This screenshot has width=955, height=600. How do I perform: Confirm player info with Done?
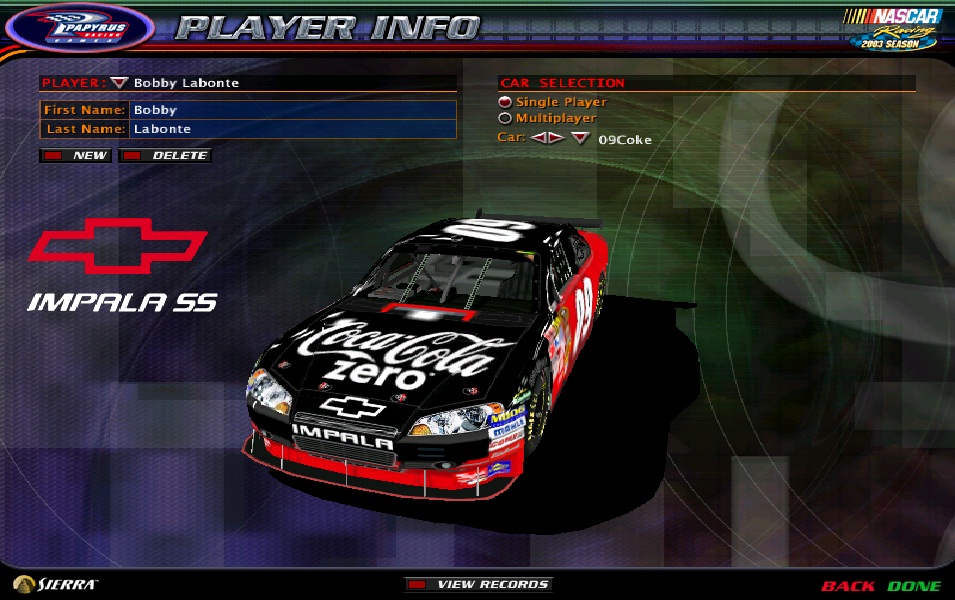click(x=914, y=586)
